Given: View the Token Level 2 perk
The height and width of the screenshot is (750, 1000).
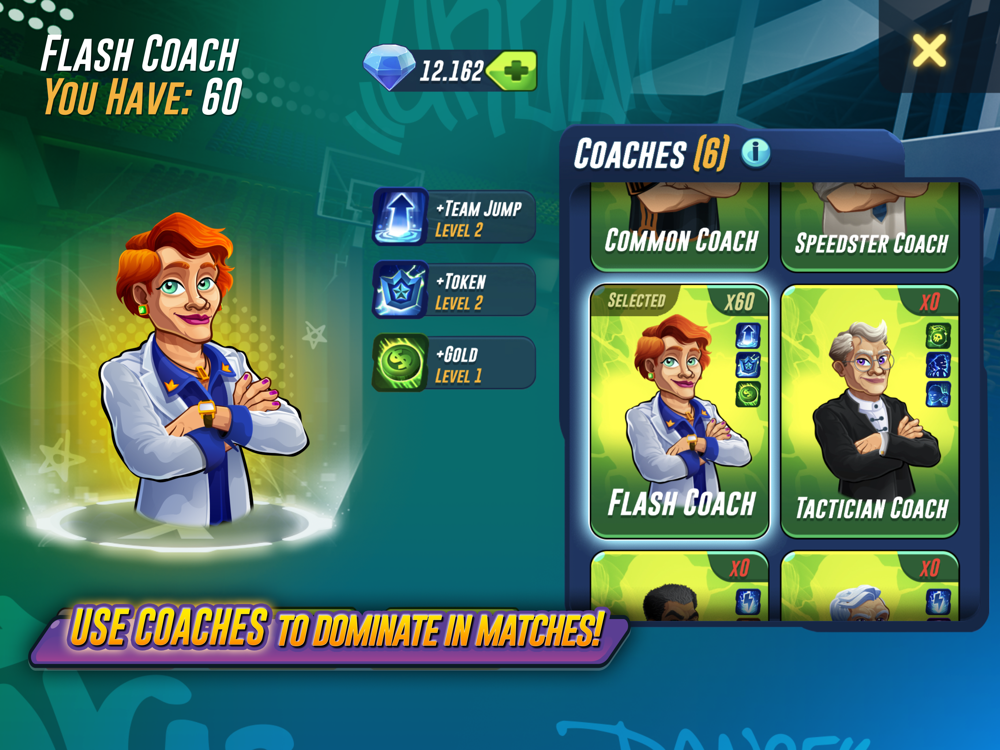Looking at the screenshot, I should [455, 290].
